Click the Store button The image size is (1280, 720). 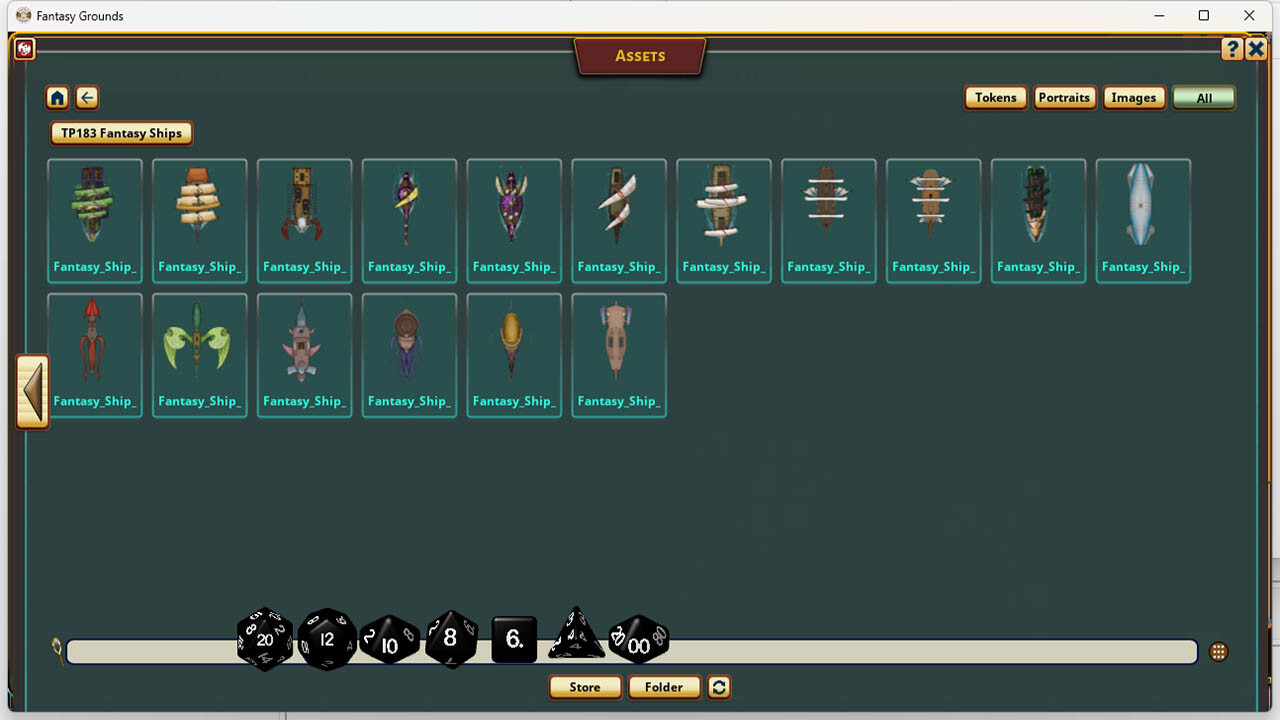[x=584, y=687]
